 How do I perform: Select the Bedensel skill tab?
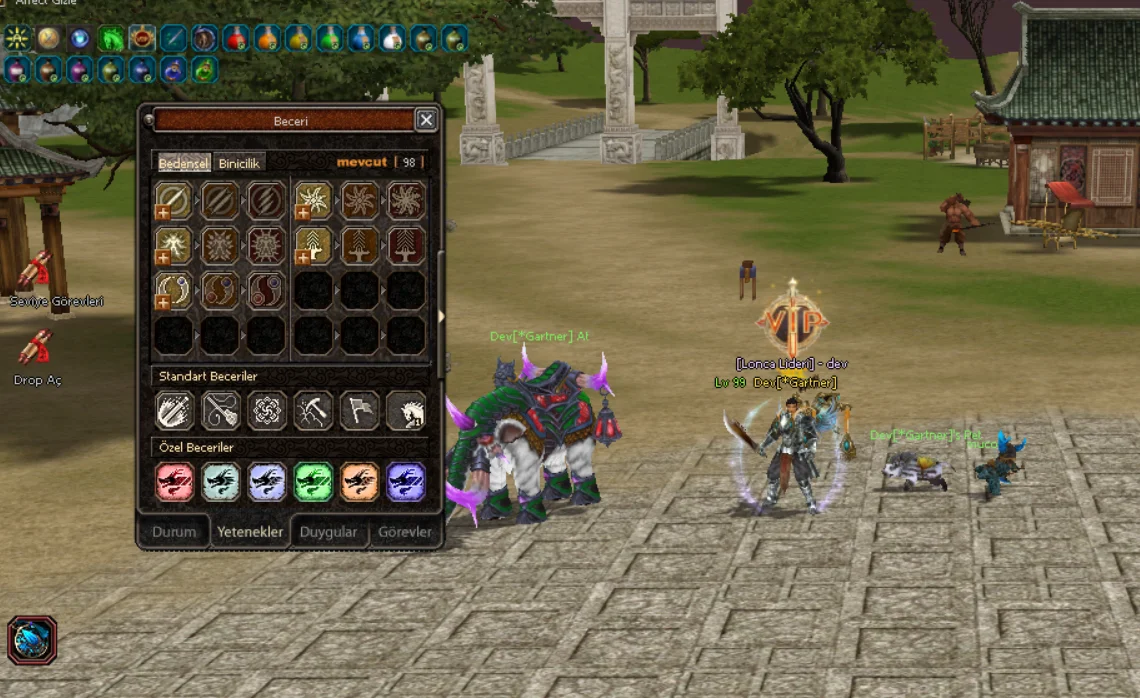point(184,163)
